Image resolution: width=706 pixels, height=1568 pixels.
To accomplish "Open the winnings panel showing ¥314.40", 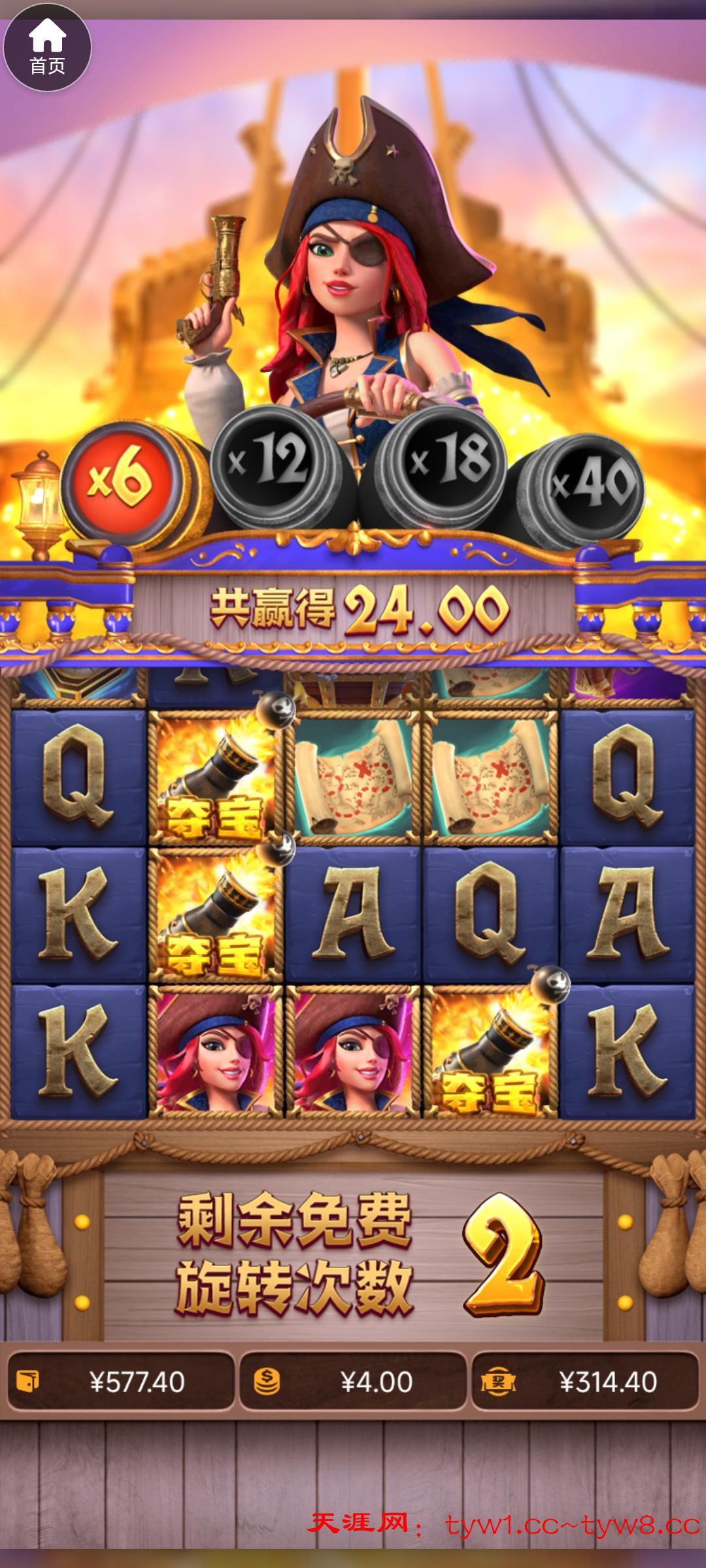I will [x=585, y=1382].
